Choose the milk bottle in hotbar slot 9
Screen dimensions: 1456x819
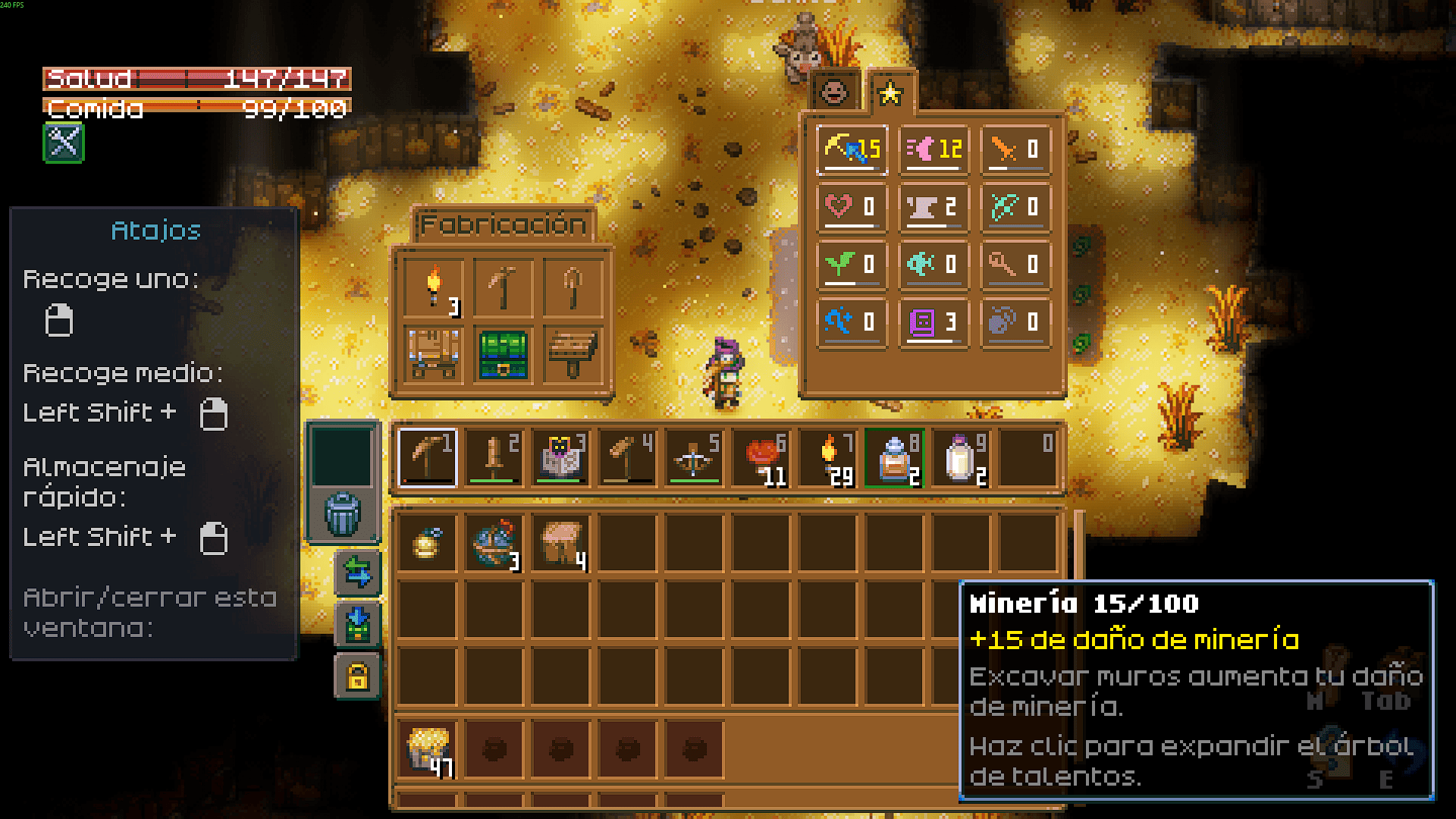[961, 457]
